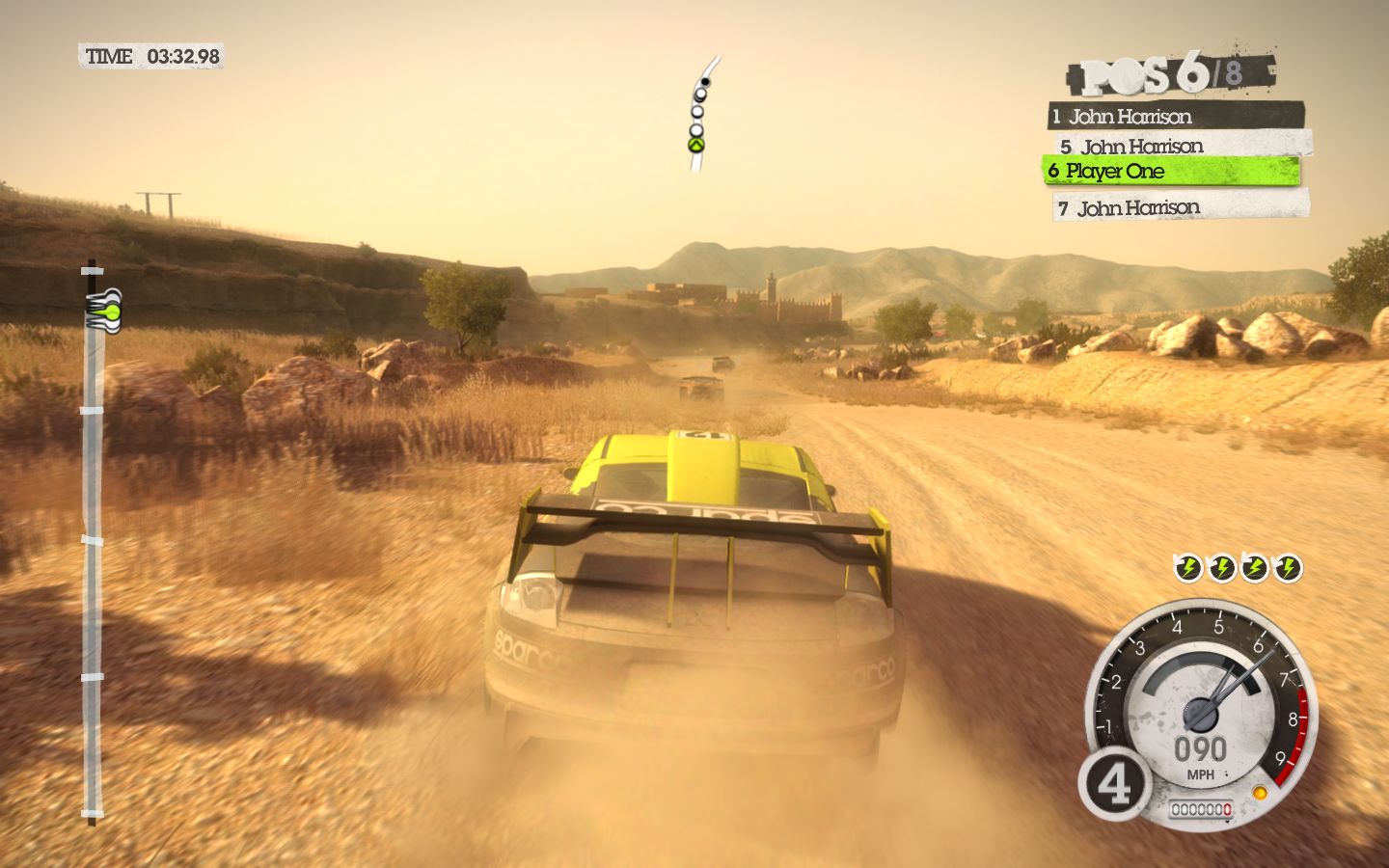Select seventh-place John Harrison row
This screenshot has height=868, width=1389.
pyautogui.click(x=1181, y=207)
